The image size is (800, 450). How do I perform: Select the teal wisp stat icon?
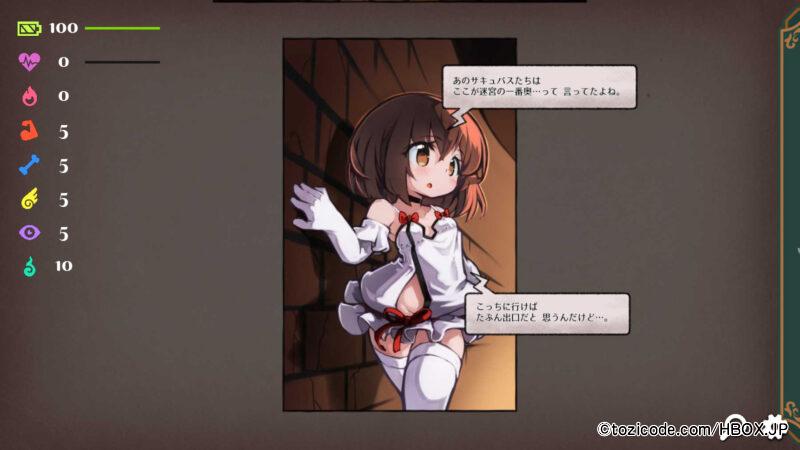(28, 266)
